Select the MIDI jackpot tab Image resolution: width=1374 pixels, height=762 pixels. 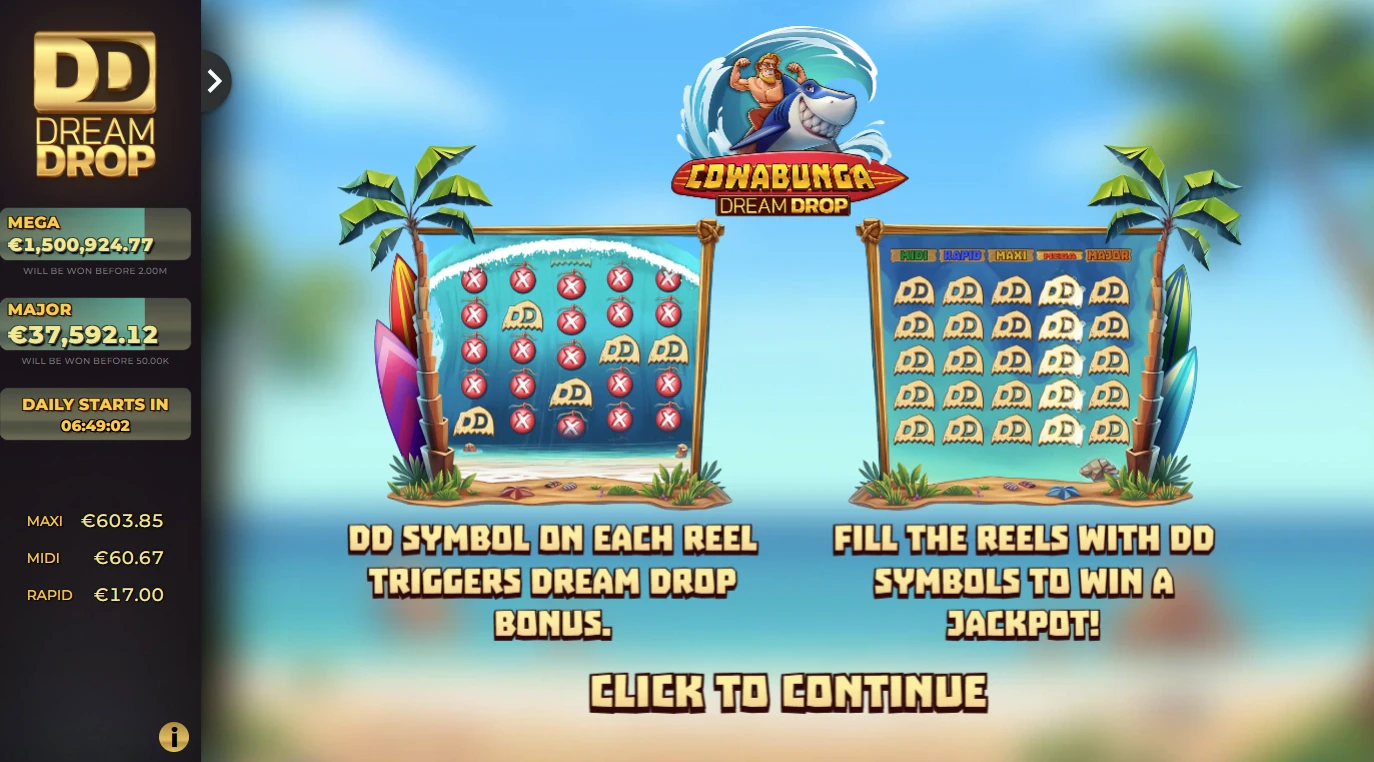click(x=913, y=256)
